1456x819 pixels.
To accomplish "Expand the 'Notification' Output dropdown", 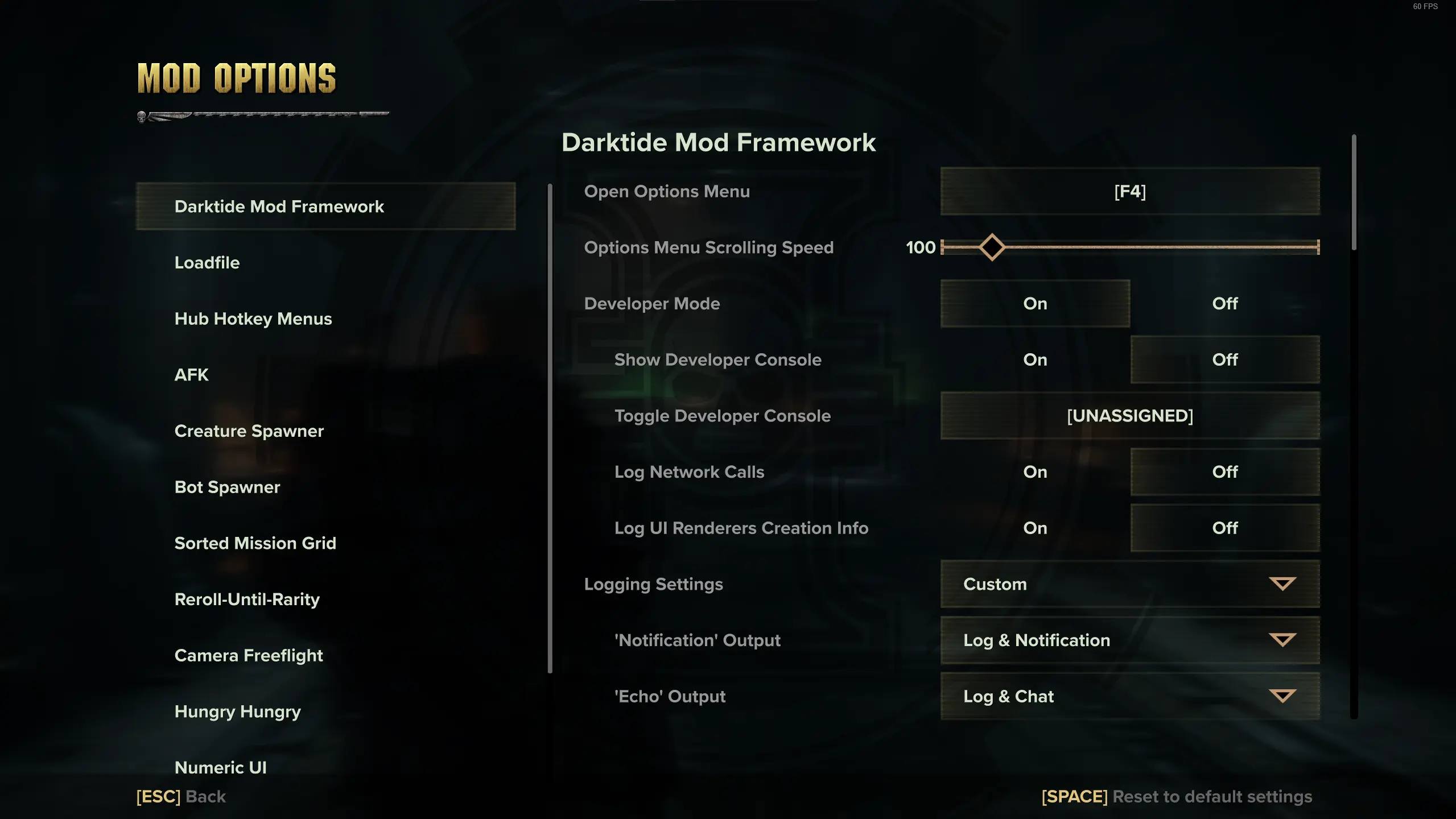I will 1130,640.
